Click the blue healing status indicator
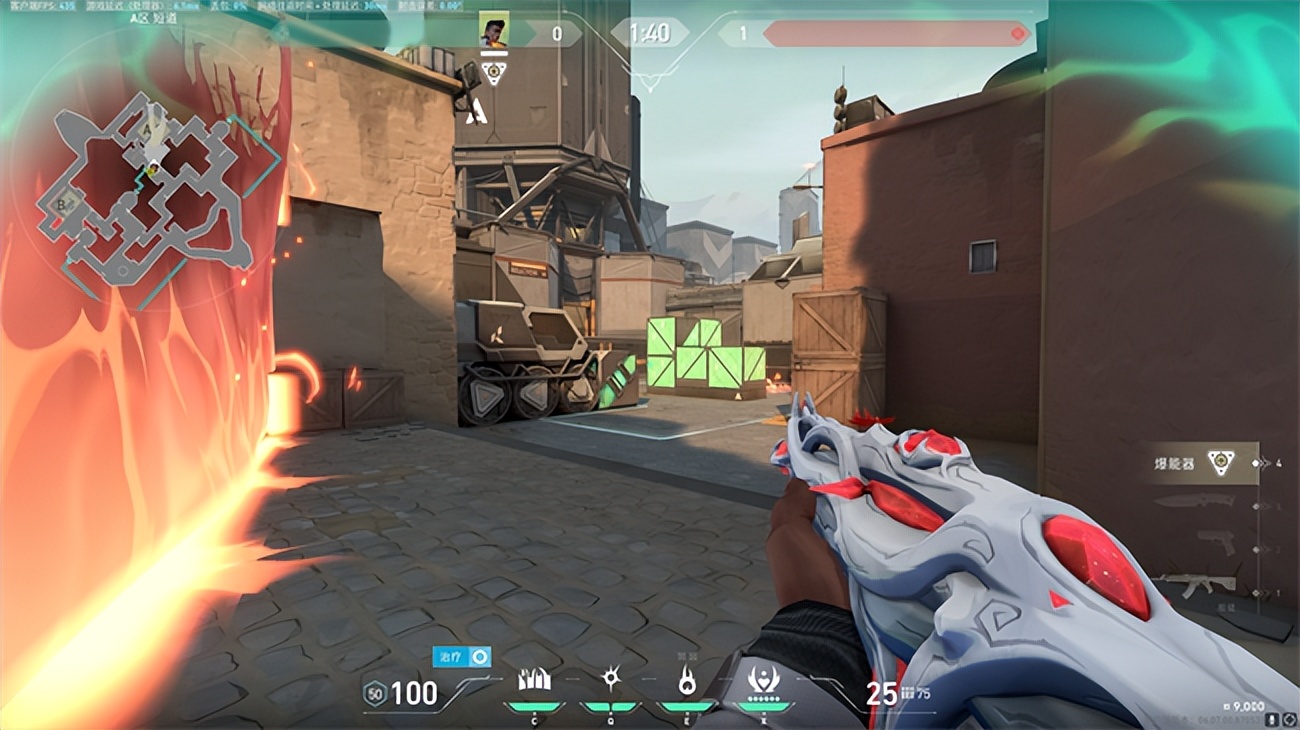This screenshot has height=730, width=1300. point(462,656)
